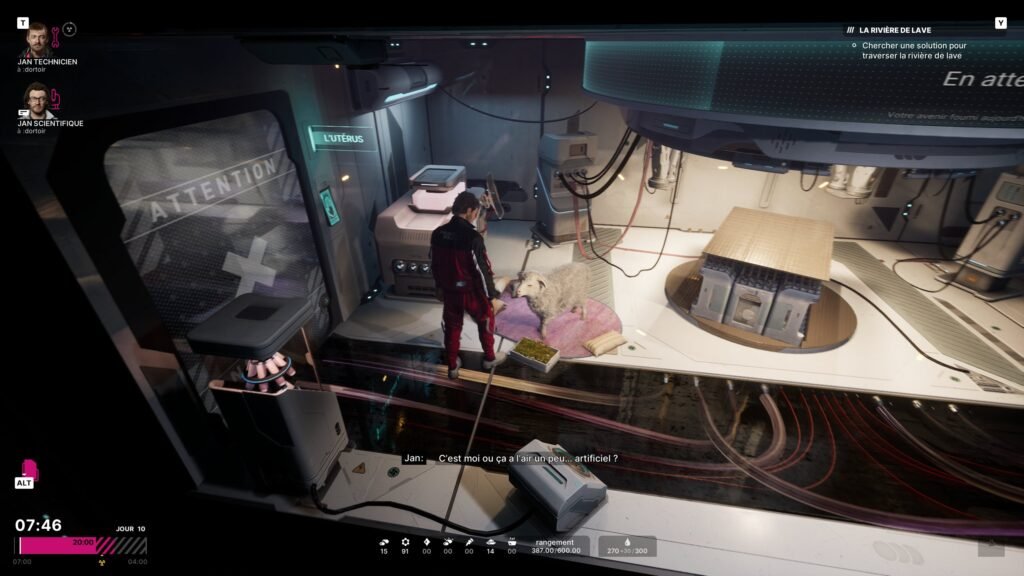
Task: Open the rangement storage panel
Action: [555, 546]
